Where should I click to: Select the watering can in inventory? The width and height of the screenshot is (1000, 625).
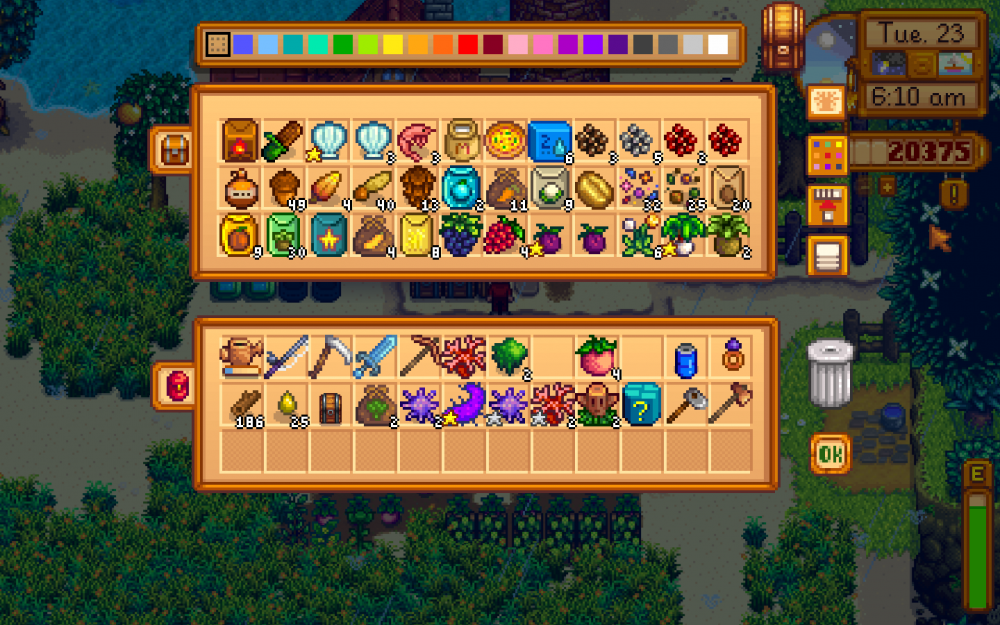(x=239, y=356)
